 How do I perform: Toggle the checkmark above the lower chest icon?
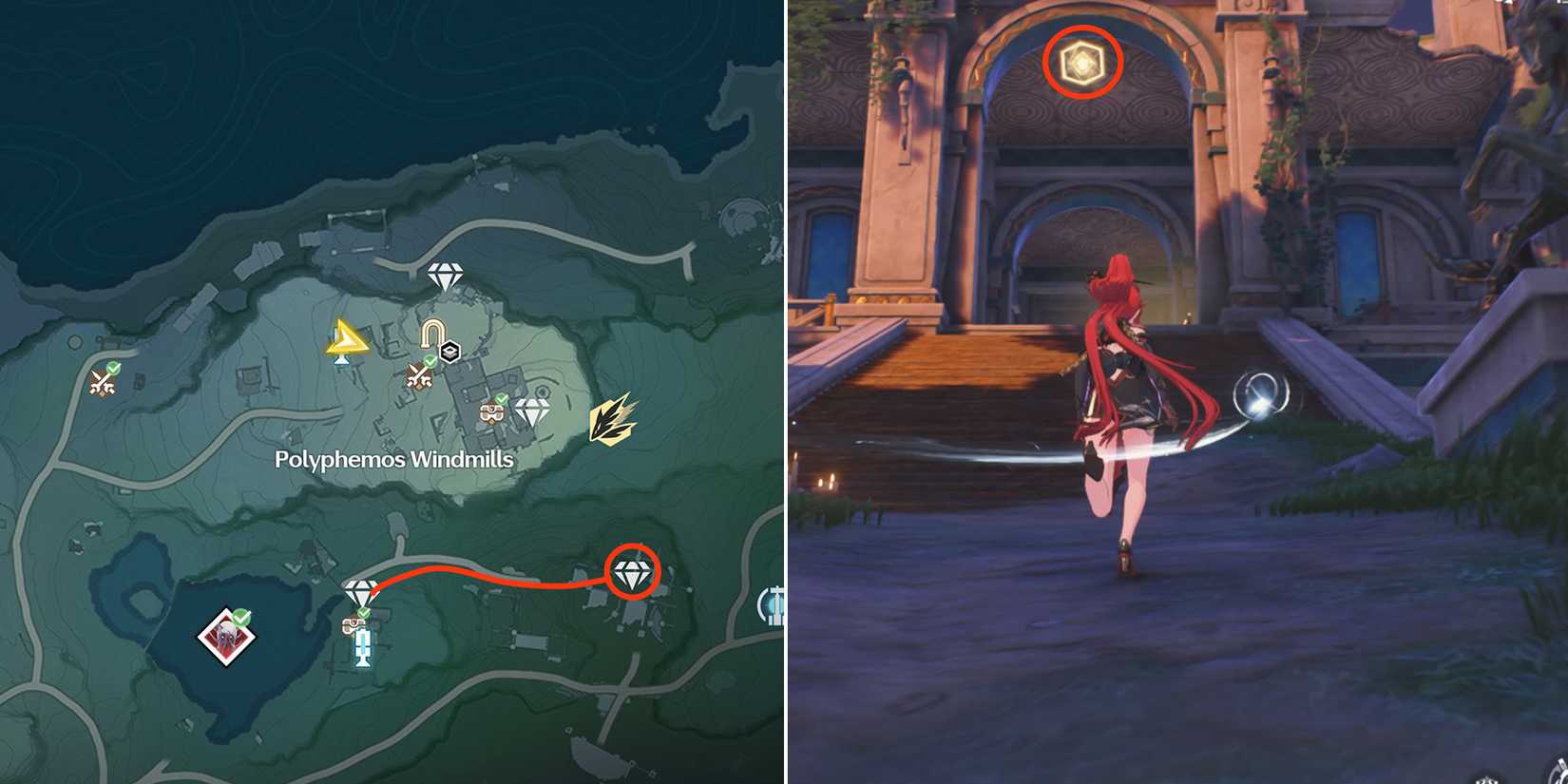[x=363, y=613]
